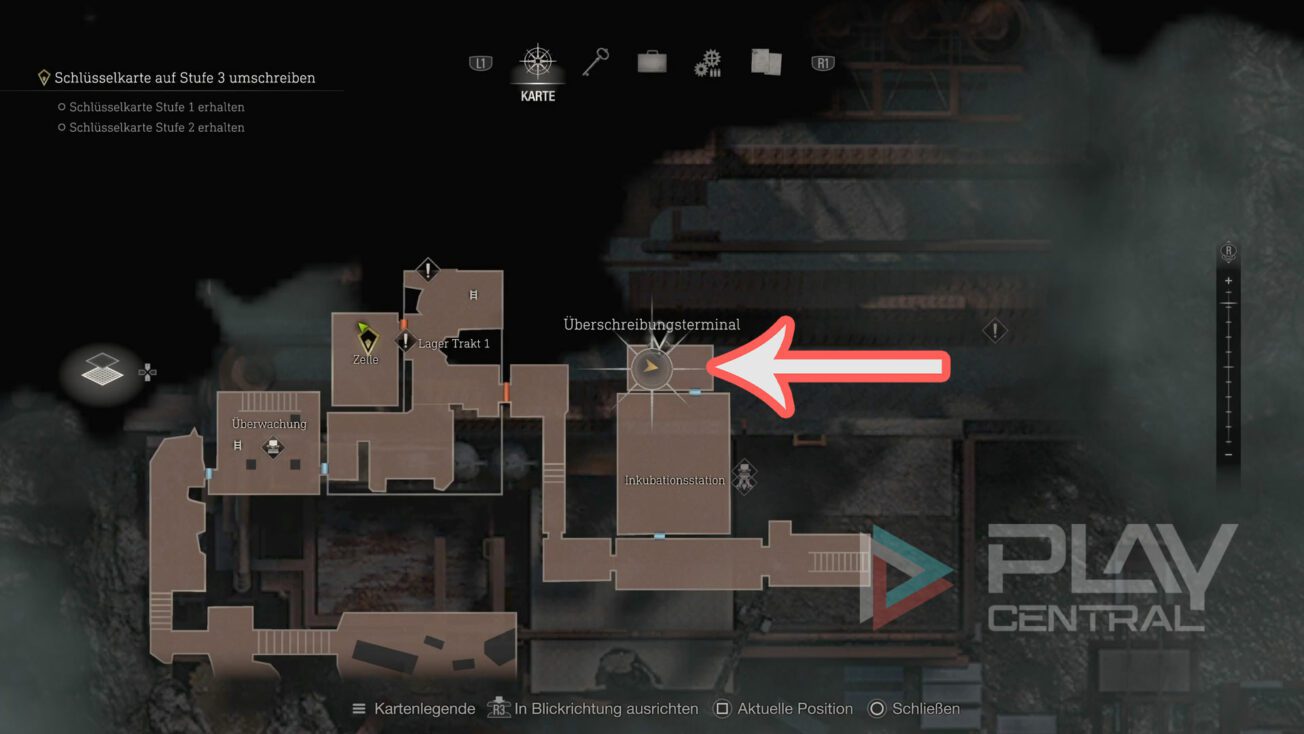Image resolution: width=1304 pixels, height=734 pixels.
Task: Switch to the previous tab via L1
Action: click(x=480, y=62)
